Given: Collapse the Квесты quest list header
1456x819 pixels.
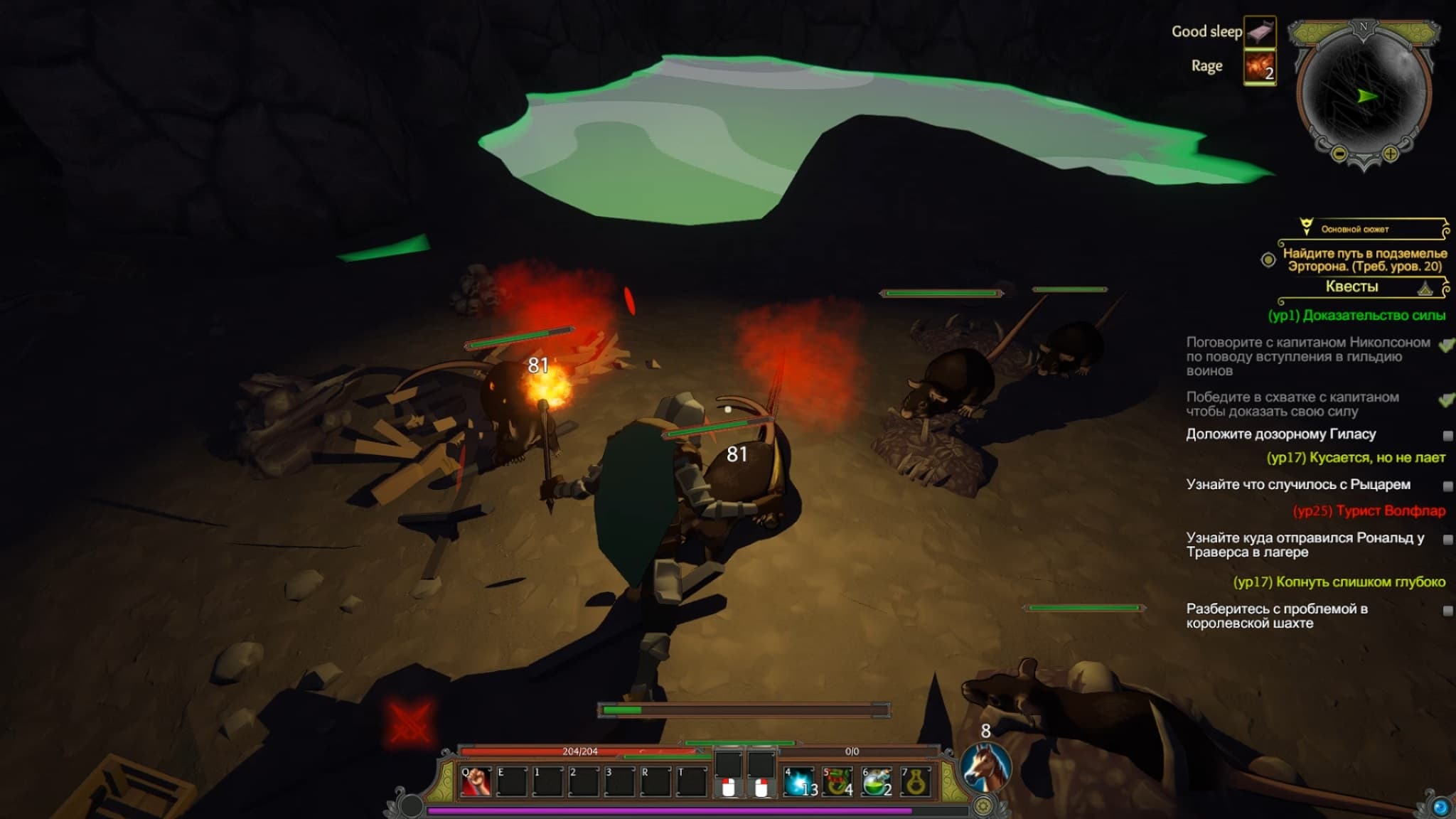Looking at the screenshot, I should (x=1425, y=288).
